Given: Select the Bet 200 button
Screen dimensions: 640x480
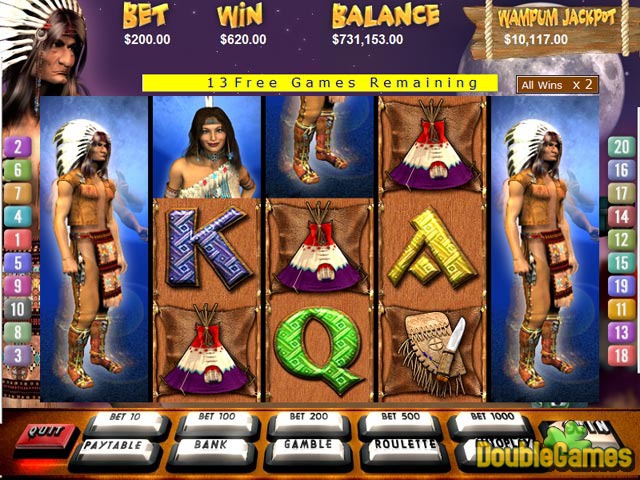Looking at the screenshot, I should 305,419.
